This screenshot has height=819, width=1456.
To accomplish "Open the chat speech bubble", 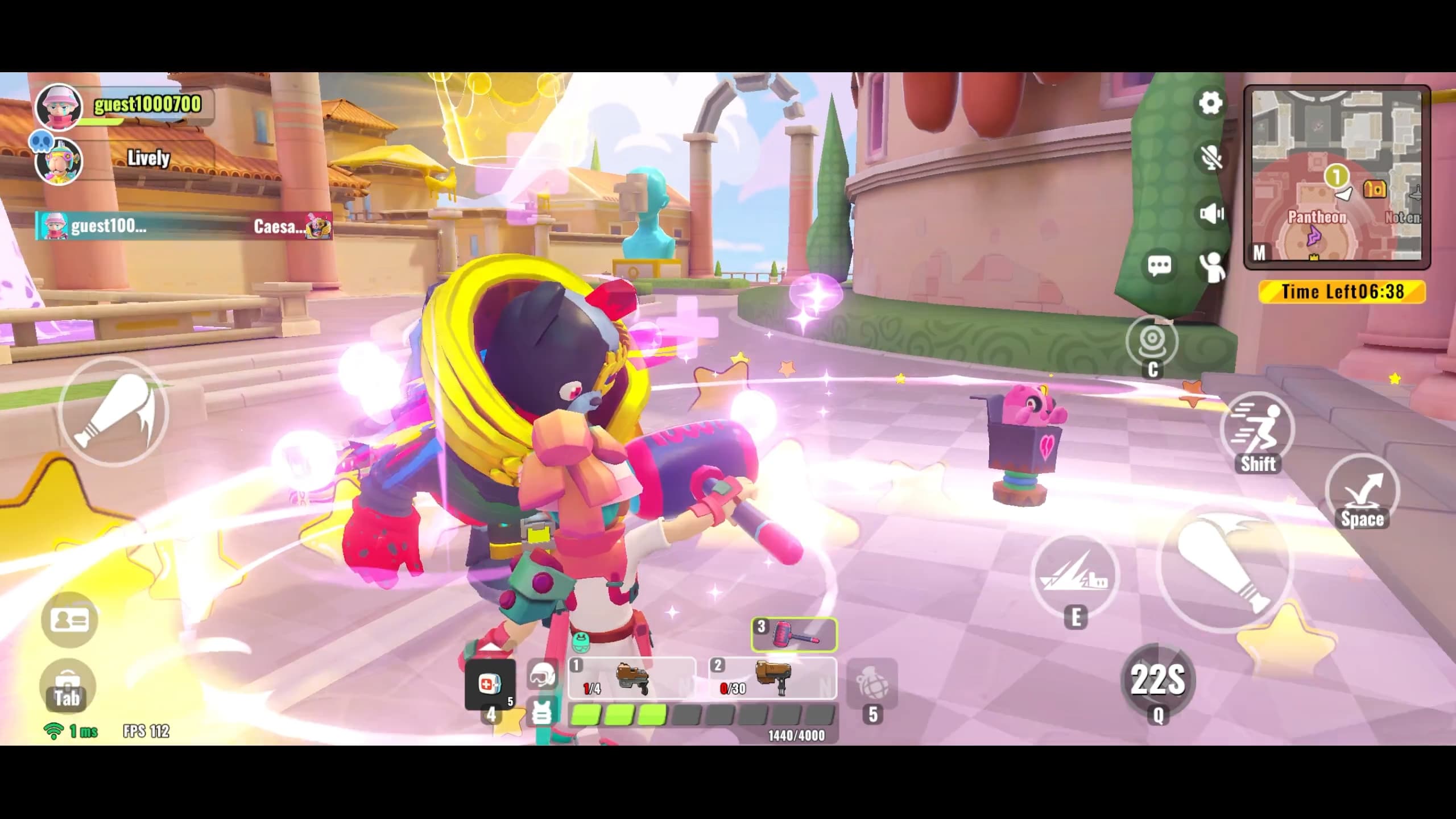I will pyautogui.click(x=1159, y=266).
